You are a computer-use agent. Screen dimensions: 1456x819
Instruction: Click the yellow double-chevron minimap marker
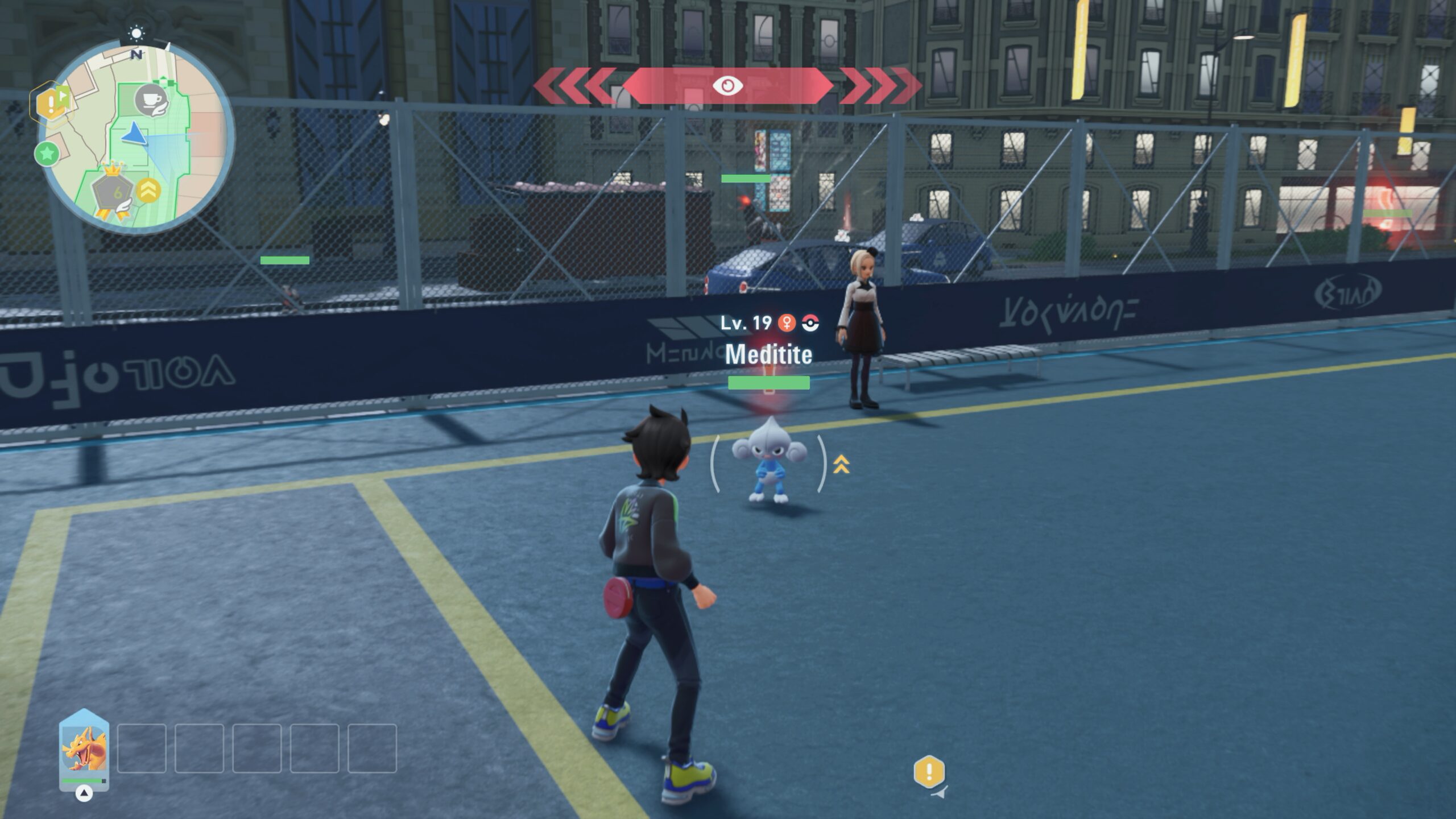148,191
